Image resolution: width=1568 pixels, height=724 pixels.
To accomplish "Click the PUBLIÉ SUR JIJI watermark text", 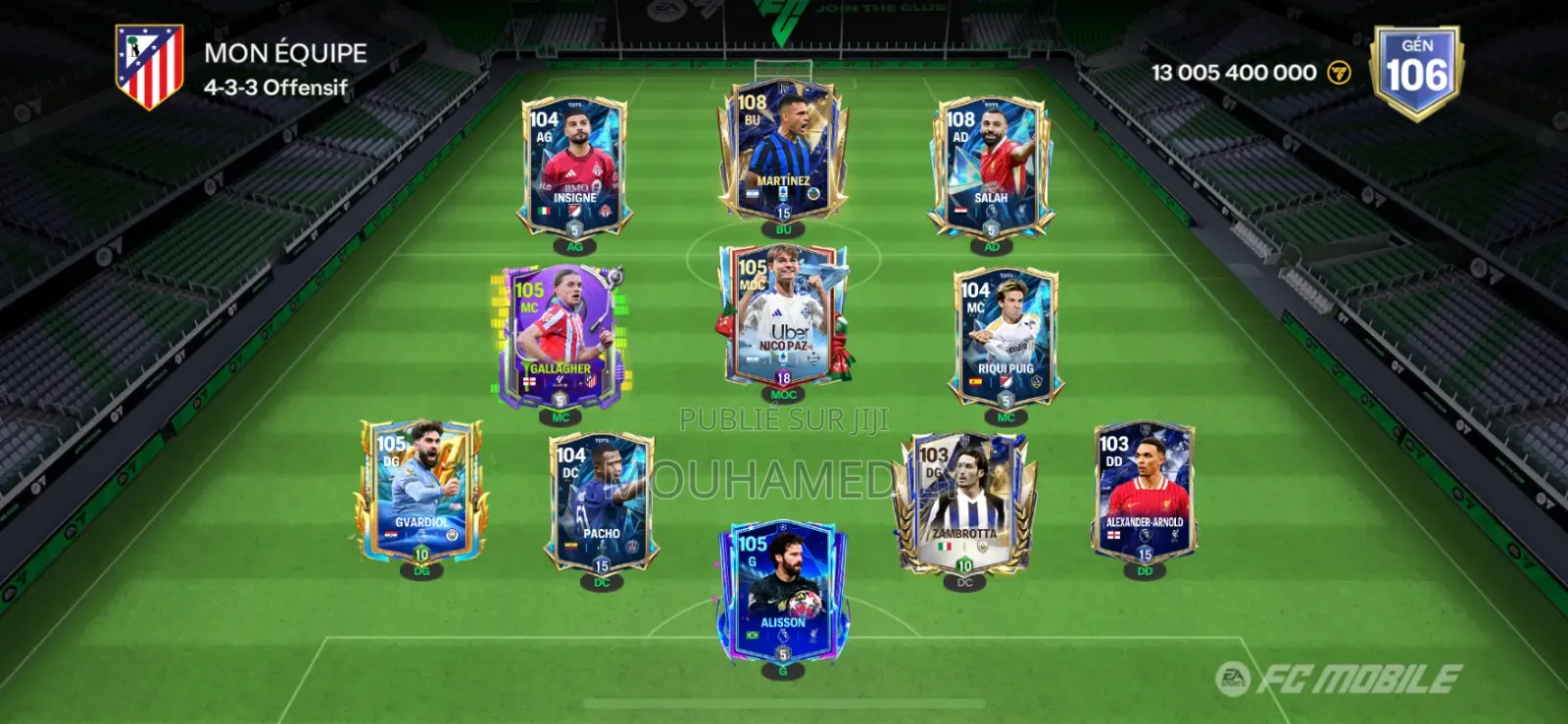I will pos(783,421).
